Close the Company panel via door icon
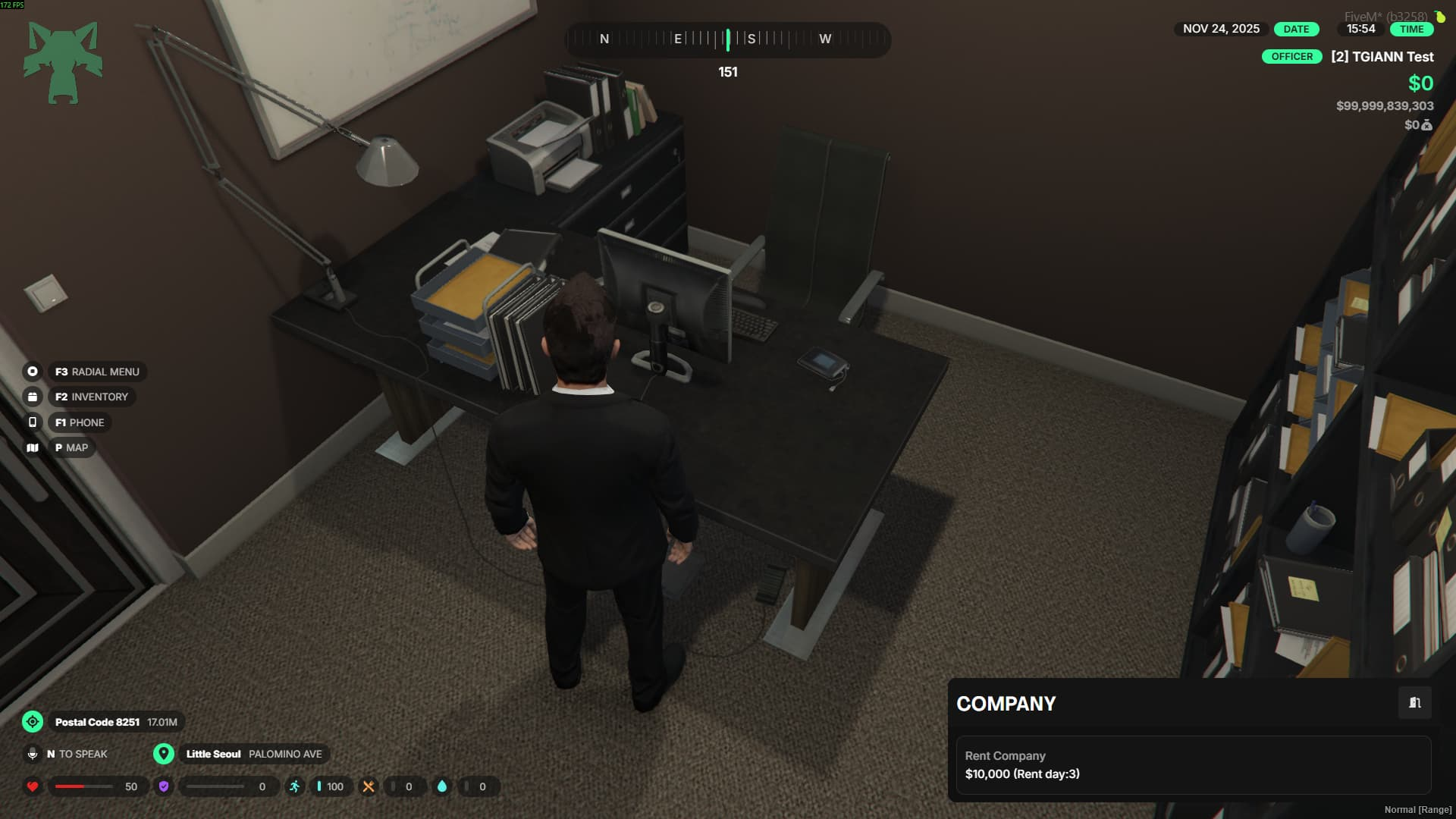Screen dimensions: 1456x819 (x=1414, y=703)
